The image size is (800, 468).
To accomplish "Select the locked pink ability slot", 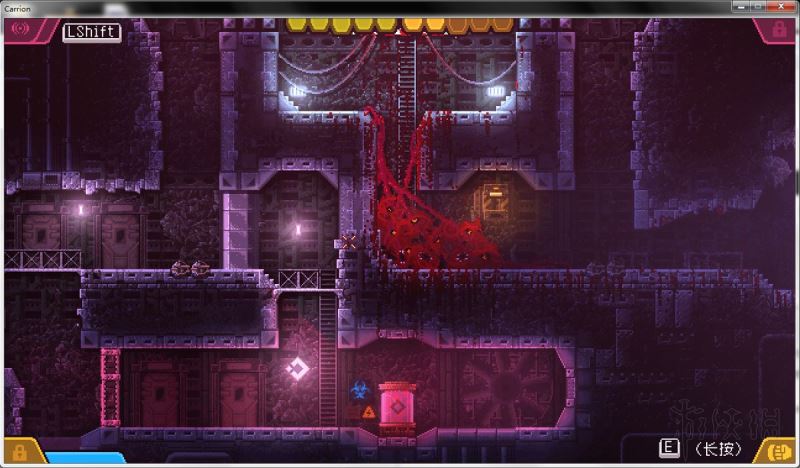I will point(778,31).
